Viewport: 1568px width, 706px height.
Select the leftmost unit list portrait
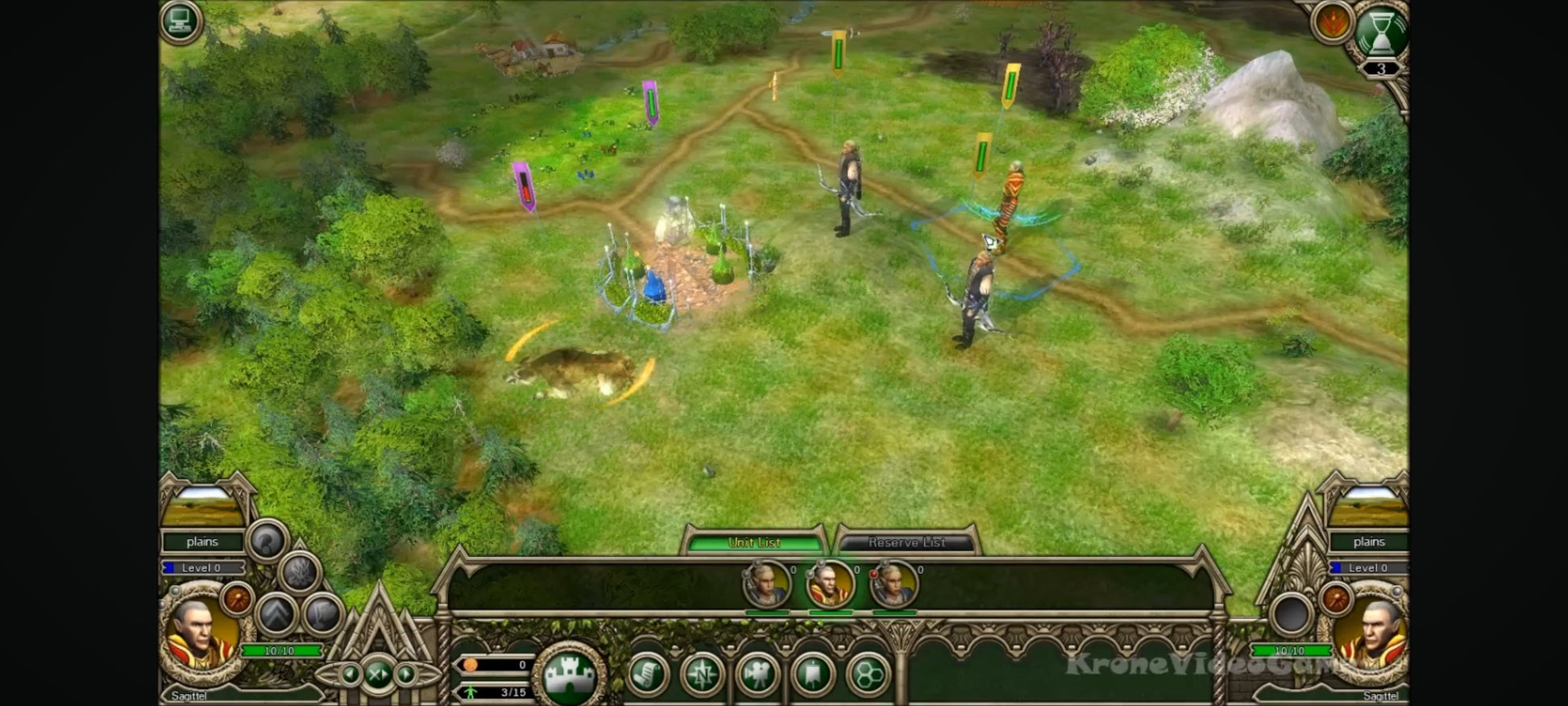766,584
